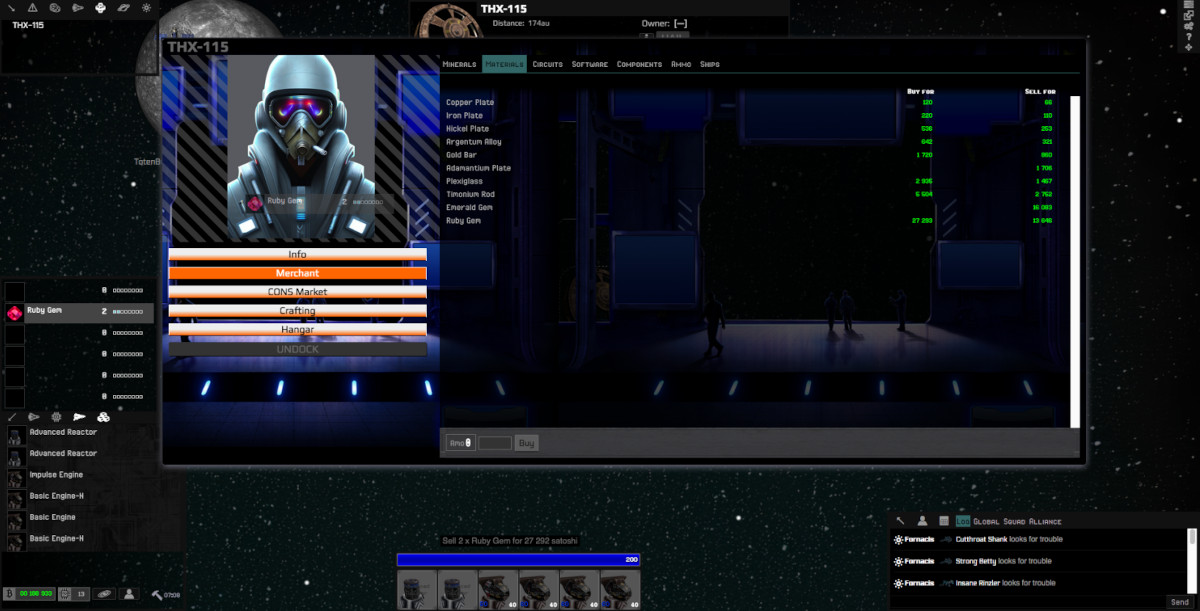Select the Impulse Engine module
This screenshot has width=1200, height=611.
56,475
